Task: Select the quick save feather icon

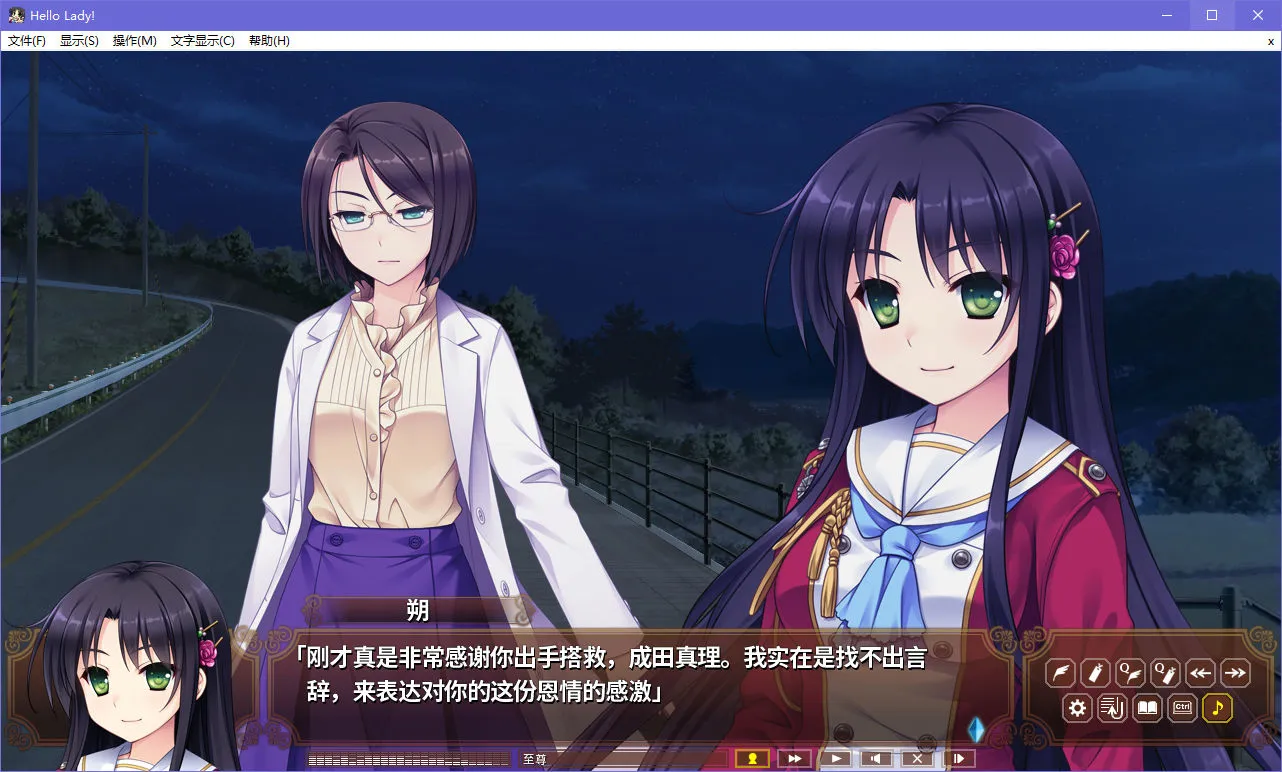Action: pyautogui.click(x=1060, y=673)
